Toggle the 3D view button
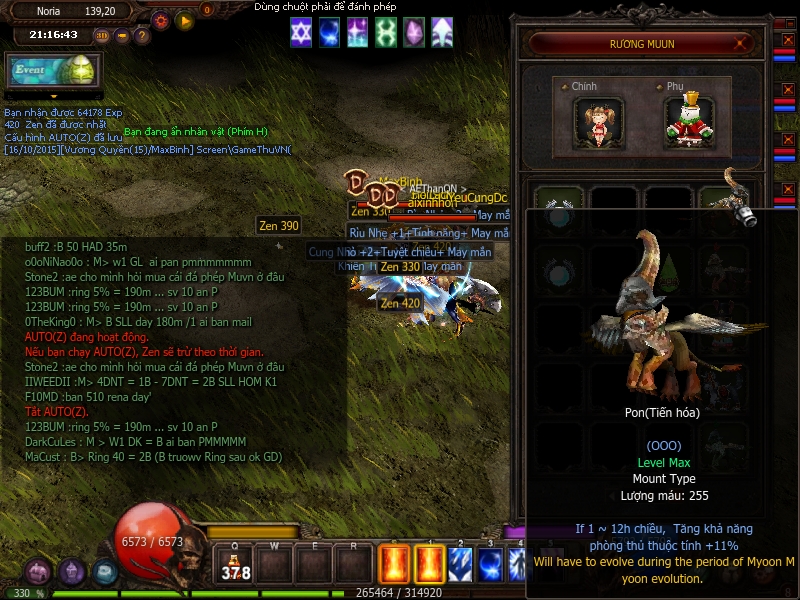 (x=102, y=35)
